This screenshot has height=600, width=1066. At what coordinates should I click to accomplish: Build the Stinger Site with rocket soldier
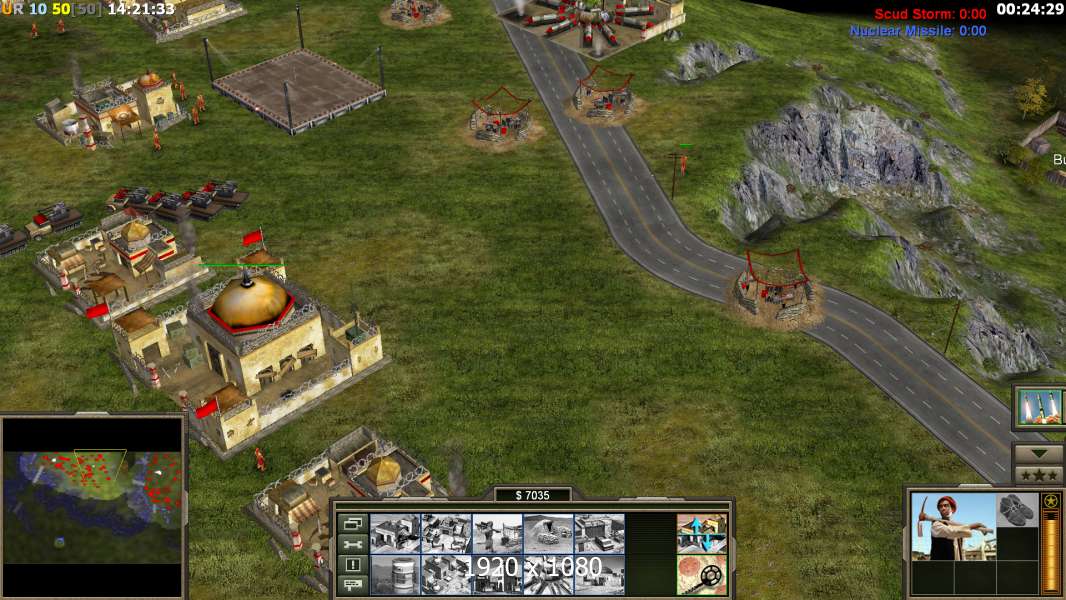497,533
